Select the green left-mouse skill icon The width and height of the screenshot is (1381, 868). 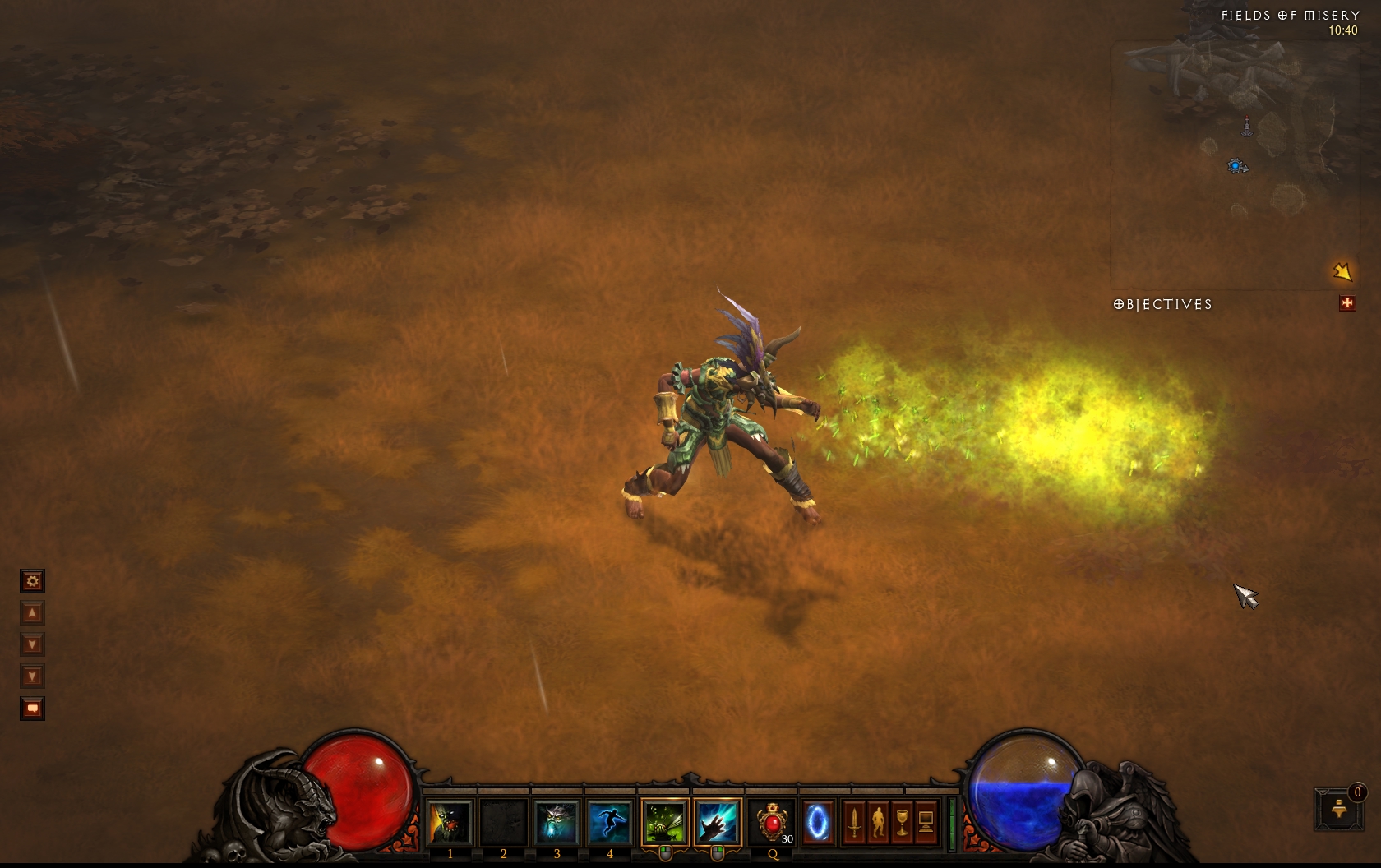(665, 822)
